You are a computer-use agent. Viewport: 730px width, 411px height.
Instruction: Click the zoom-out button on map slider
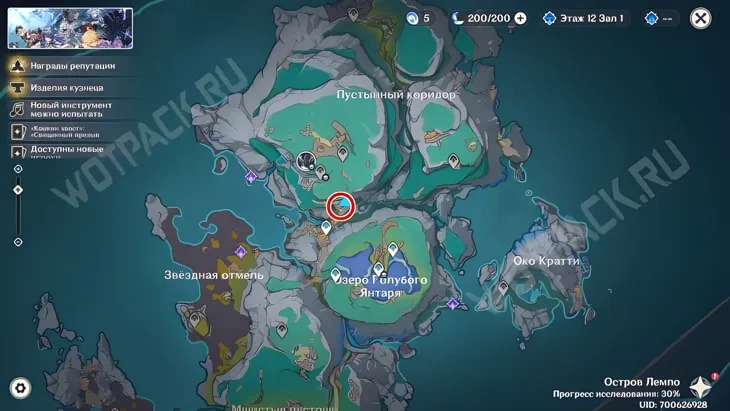click(18, 242)
